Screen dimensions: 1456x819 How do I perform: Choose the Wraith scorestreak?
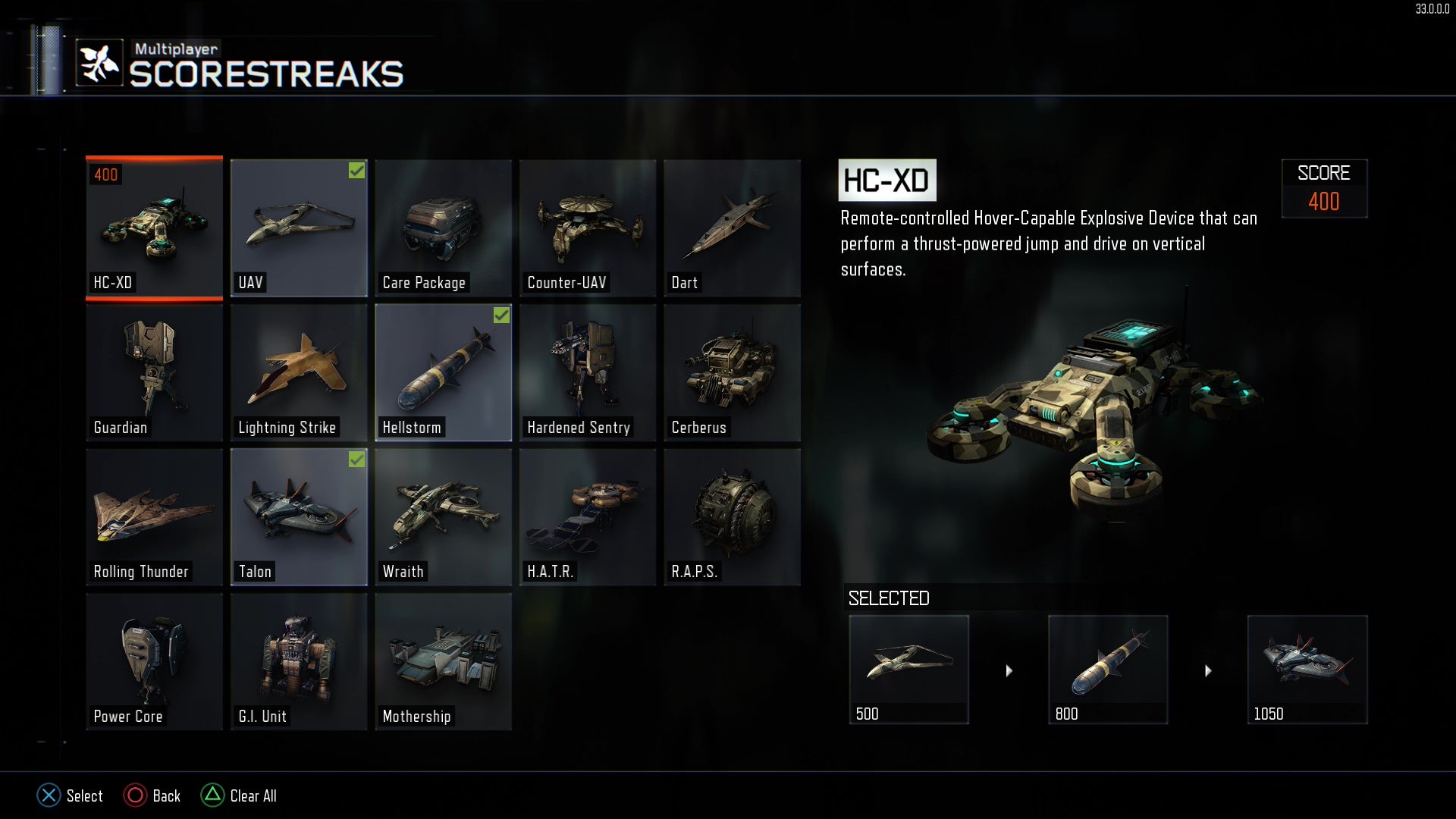coord(443,516)
